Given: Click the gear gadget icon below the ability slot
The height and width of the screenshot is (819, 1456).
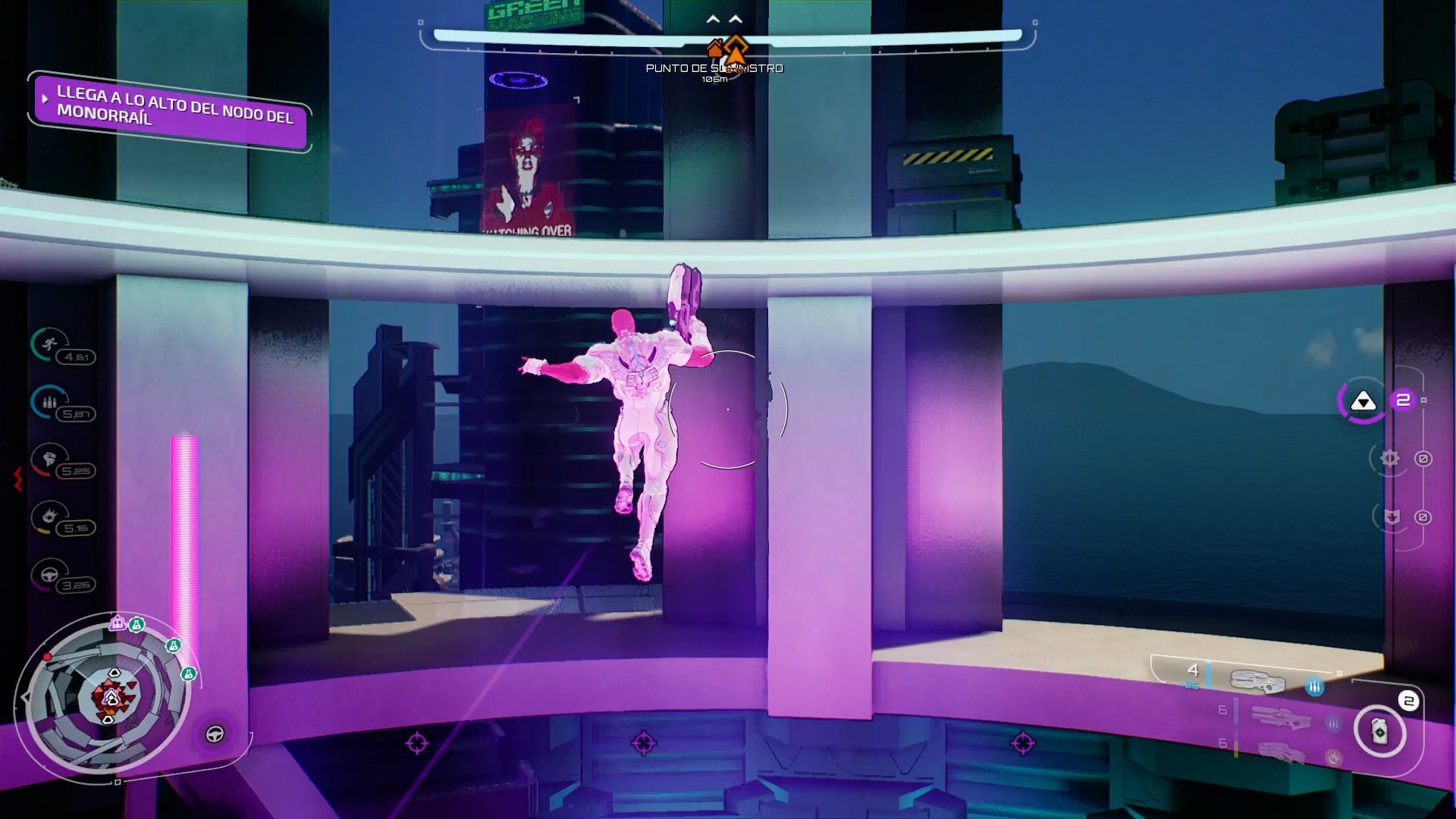Looking at the screenshot, I should pyautogui.click(x=1389, y=458).
